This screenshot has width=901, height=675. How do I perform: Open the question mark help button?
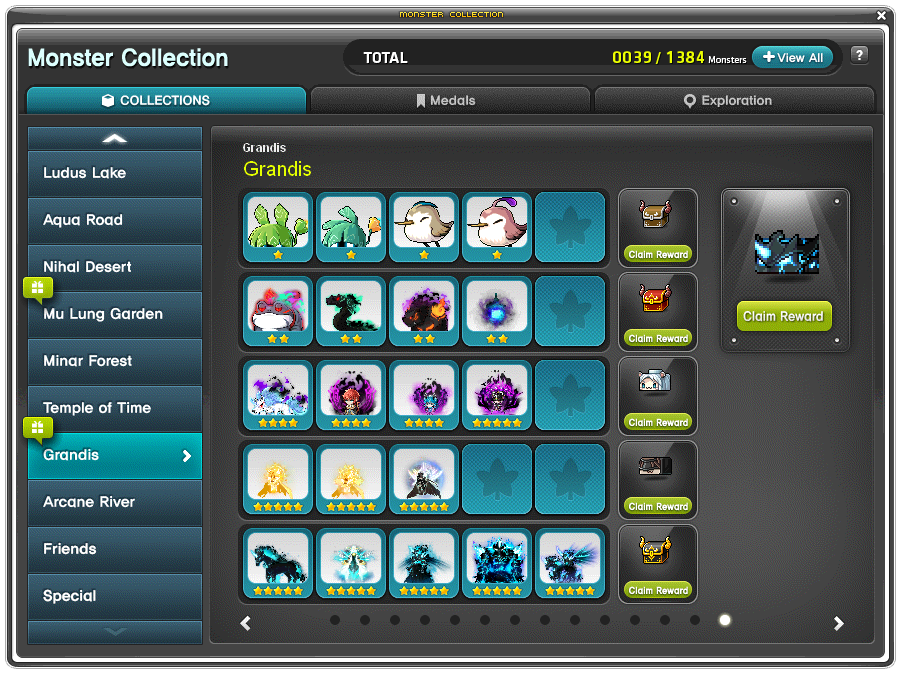click(x=859, y=56)
